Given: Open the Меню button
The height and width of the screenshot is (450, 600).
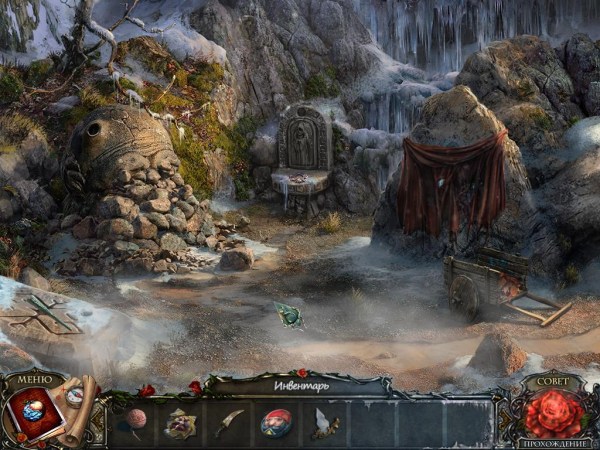Looking at the screenshot, I should (x=33, y=379).
